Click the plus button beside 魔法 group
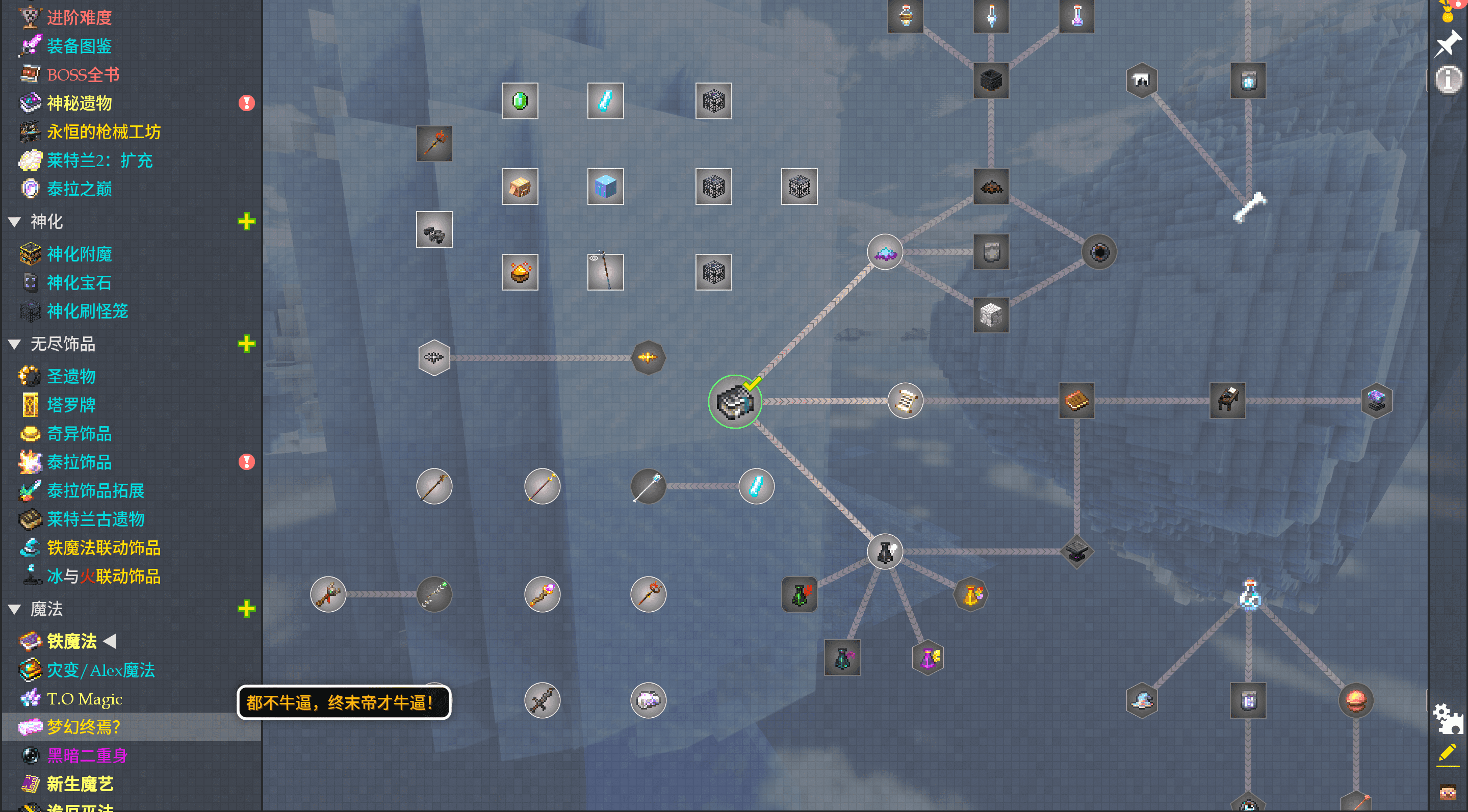Screen dimensions: 1468x812 246,609
